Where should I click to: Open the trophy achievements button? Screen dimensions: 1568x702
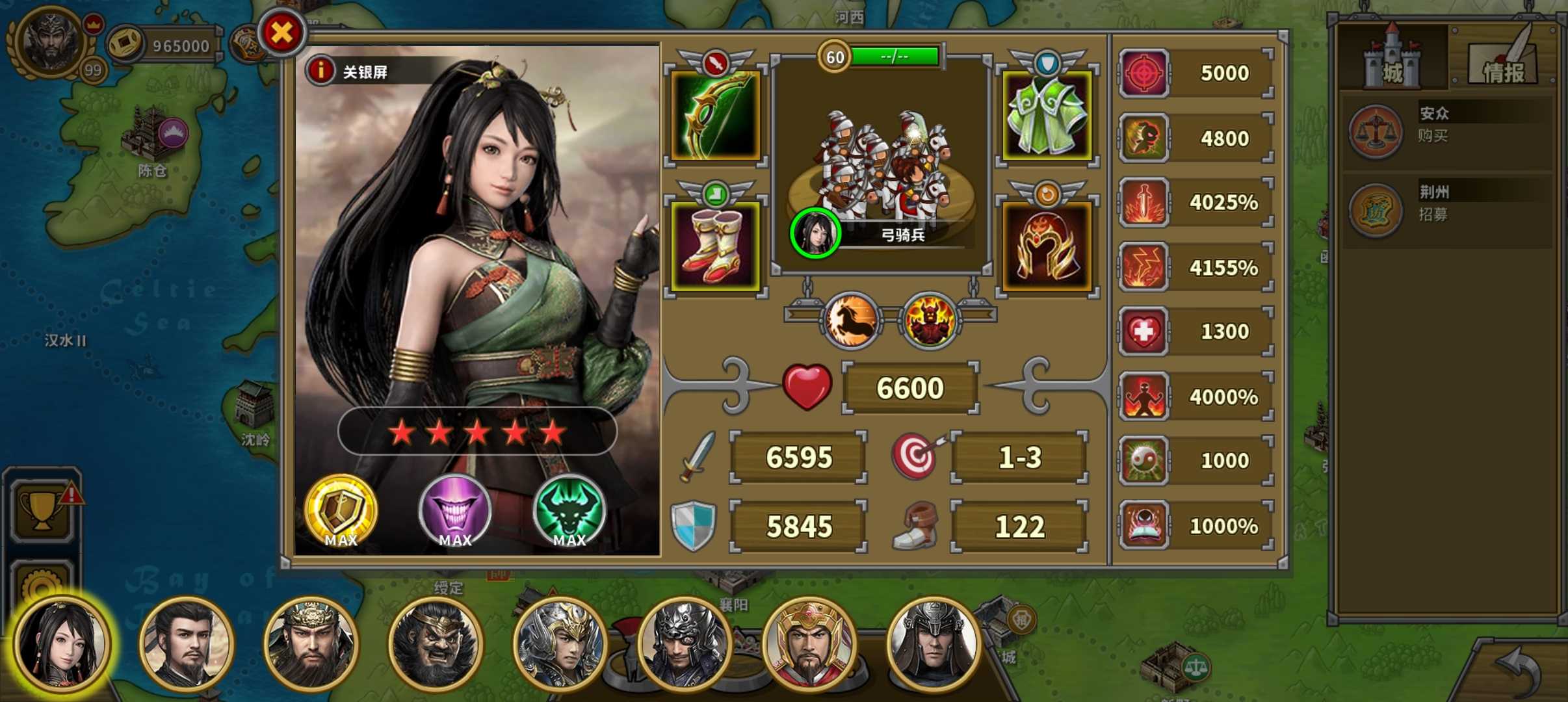point(43,507)
